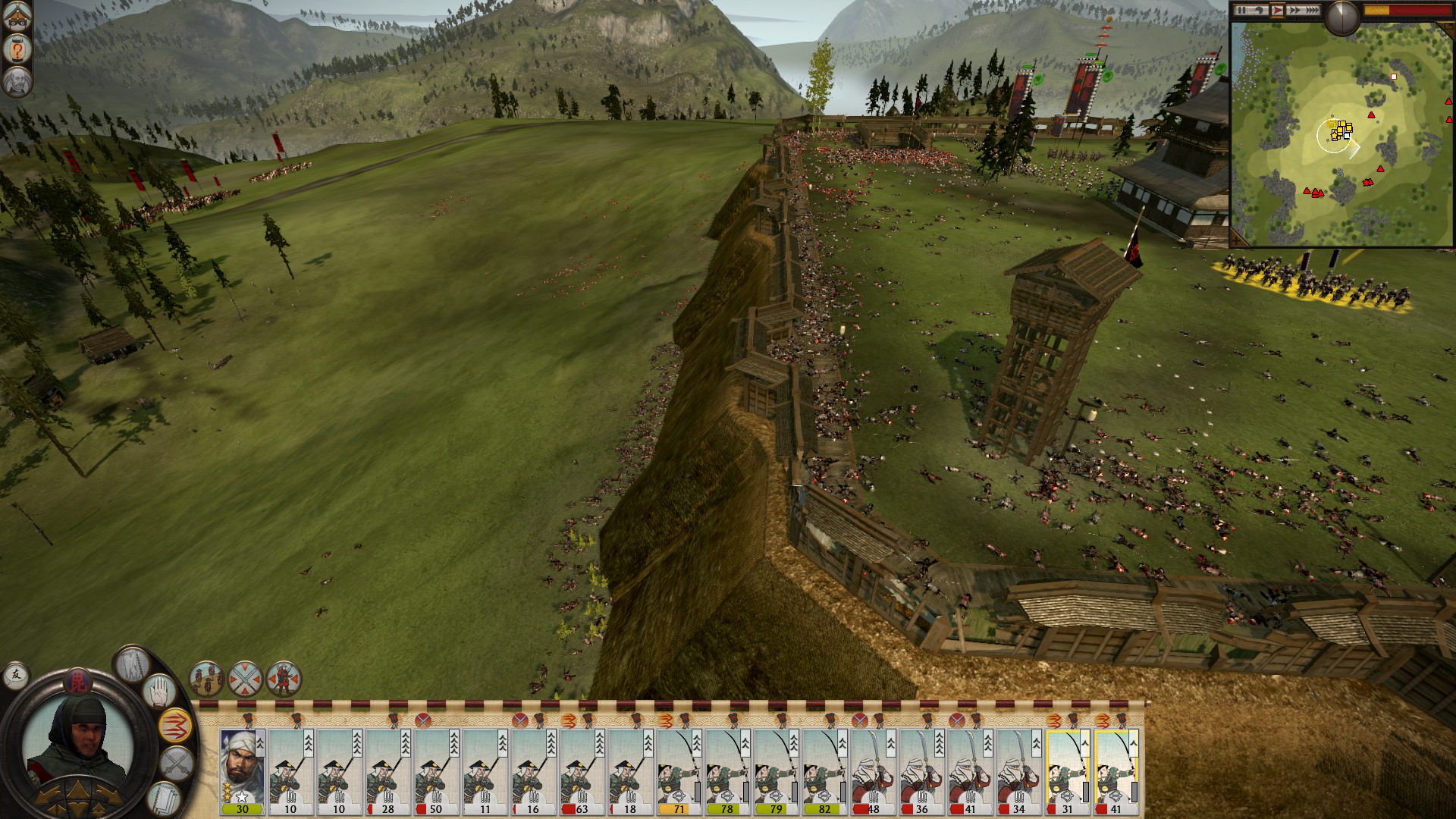
Task: Open the question mark help button
Action: [x=17, y=49]
